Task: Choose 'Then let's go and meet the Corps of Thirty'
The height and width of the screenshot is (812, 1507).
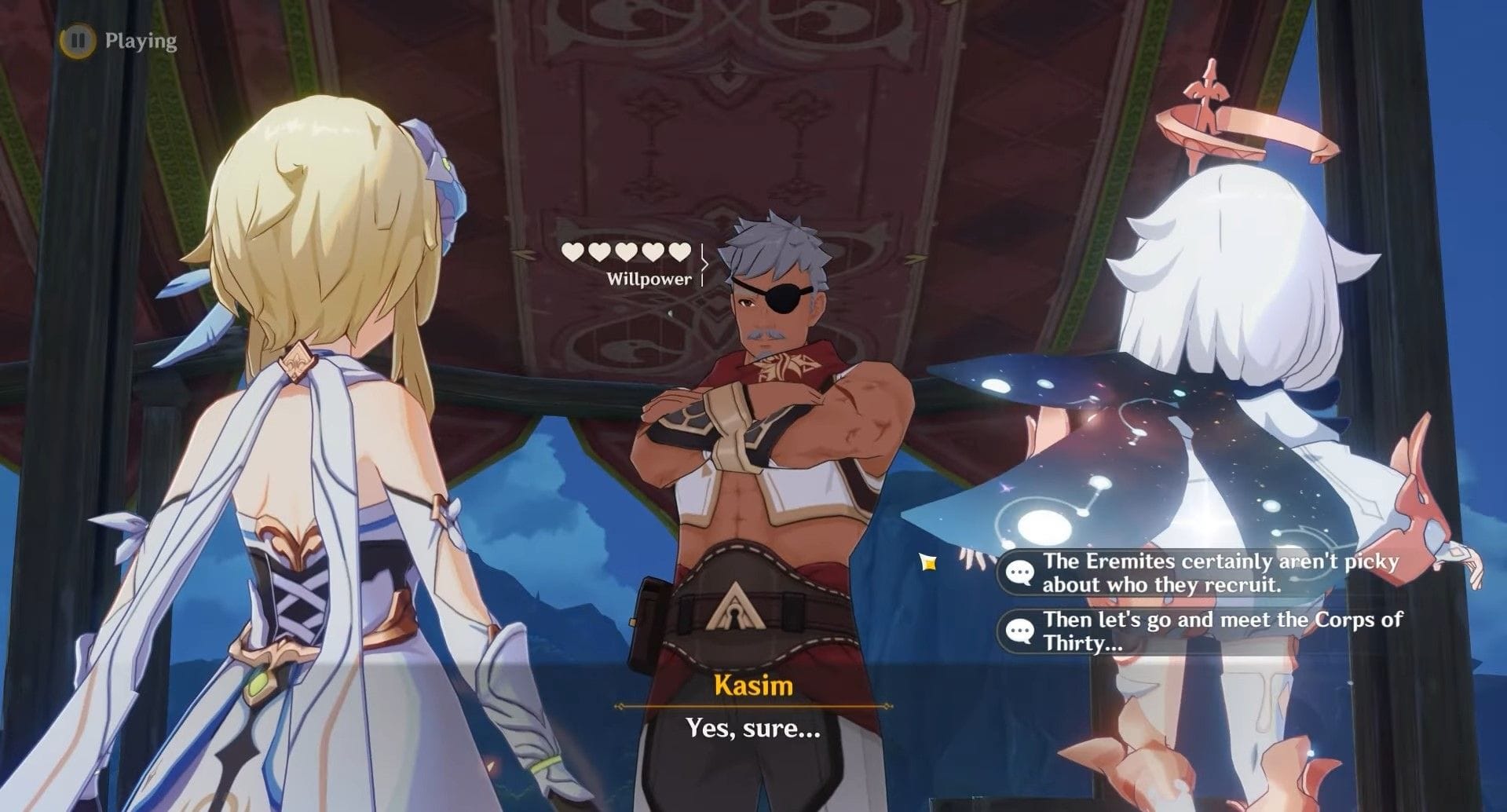Action: 1217,629
